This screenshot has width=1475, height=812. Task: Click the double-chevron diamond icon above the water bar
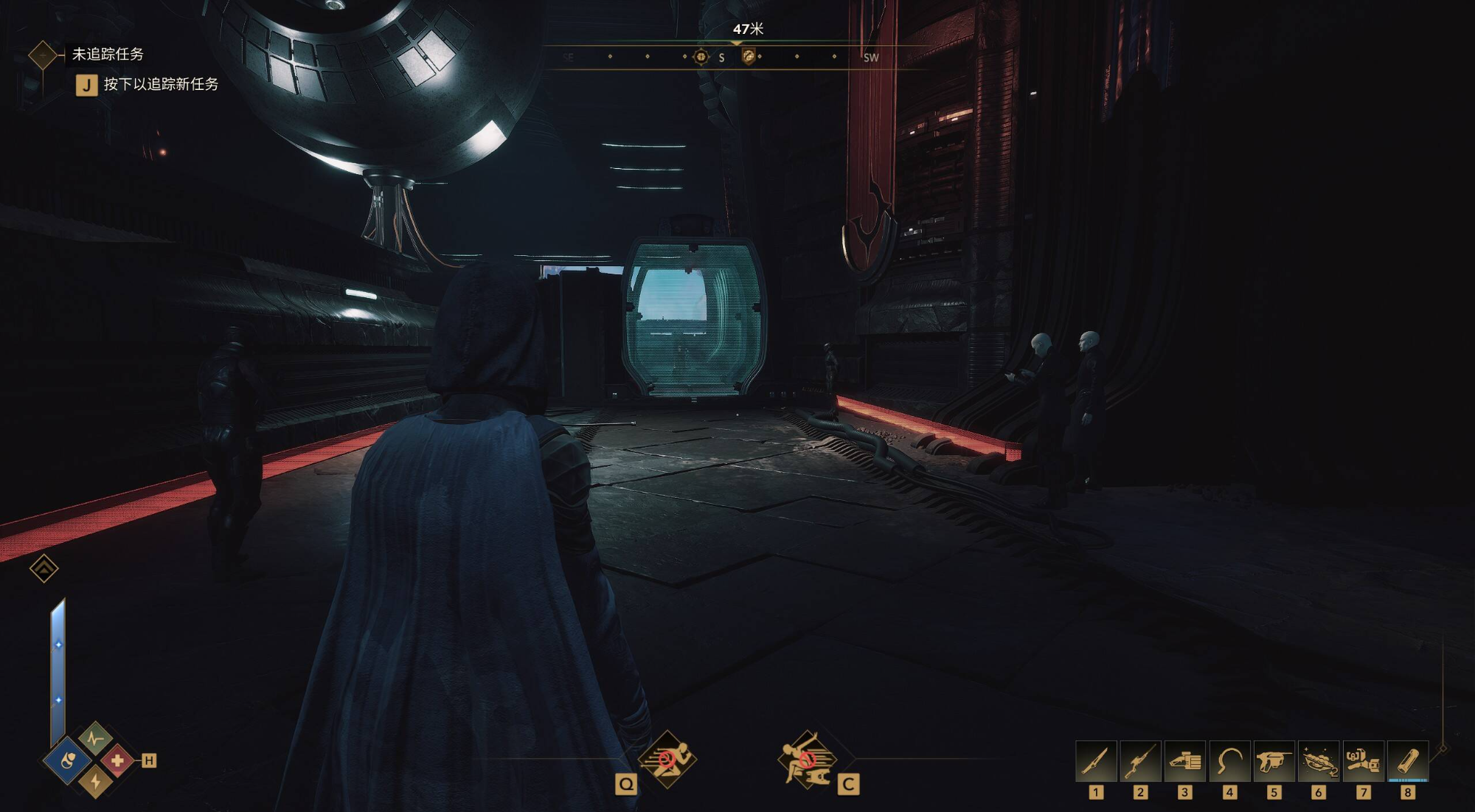click(44, 569)
